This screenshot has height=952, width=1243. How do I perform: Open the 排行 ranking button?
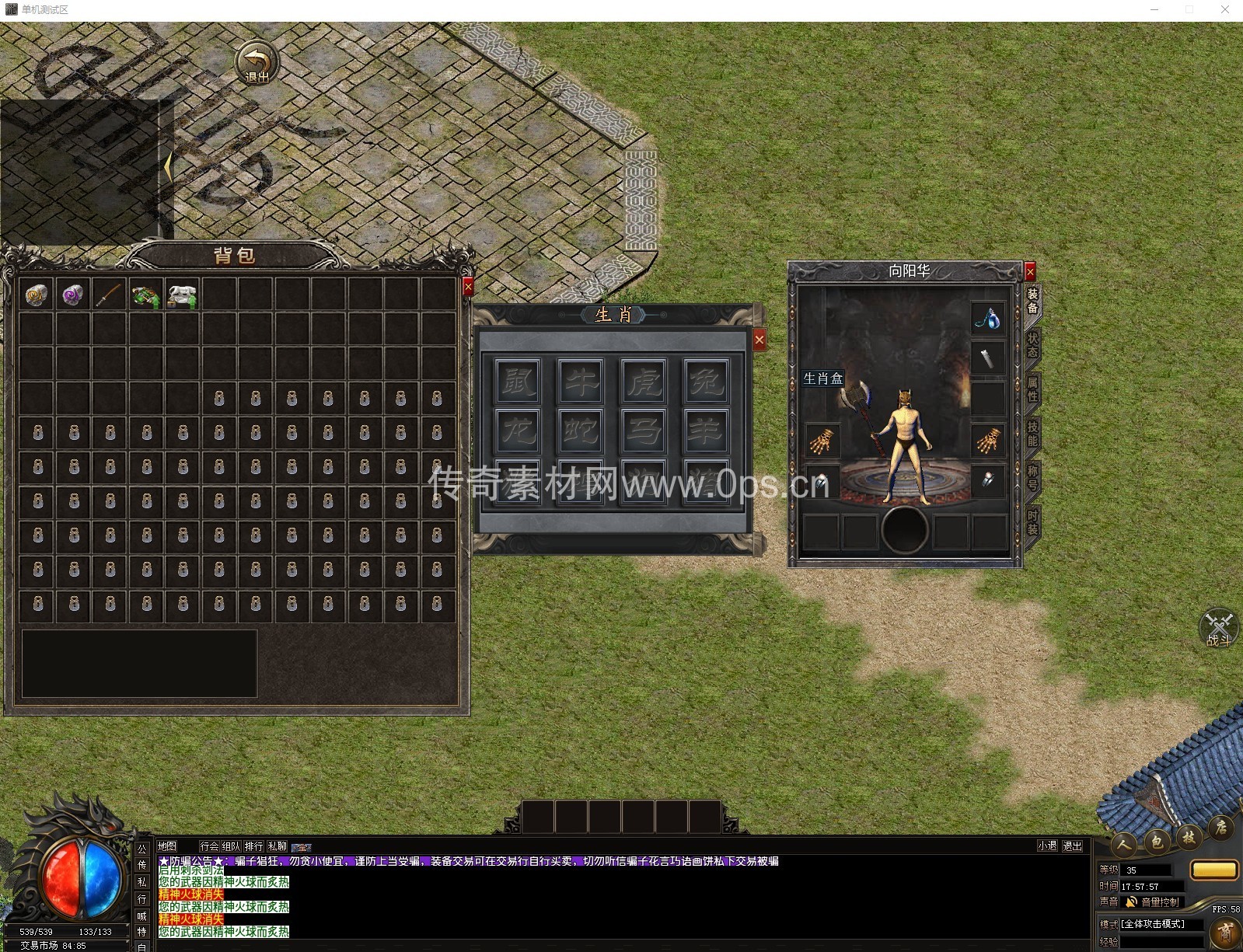(x=253, y=846)
